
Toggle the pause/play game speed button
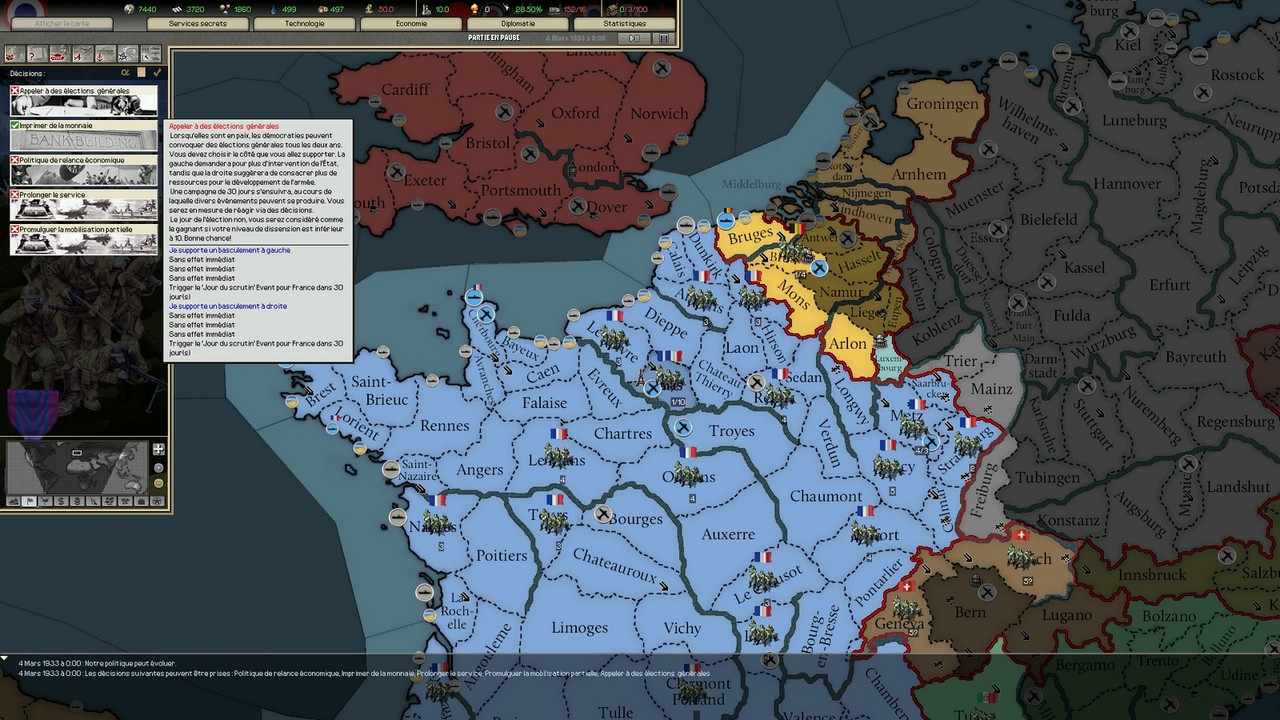633,38
